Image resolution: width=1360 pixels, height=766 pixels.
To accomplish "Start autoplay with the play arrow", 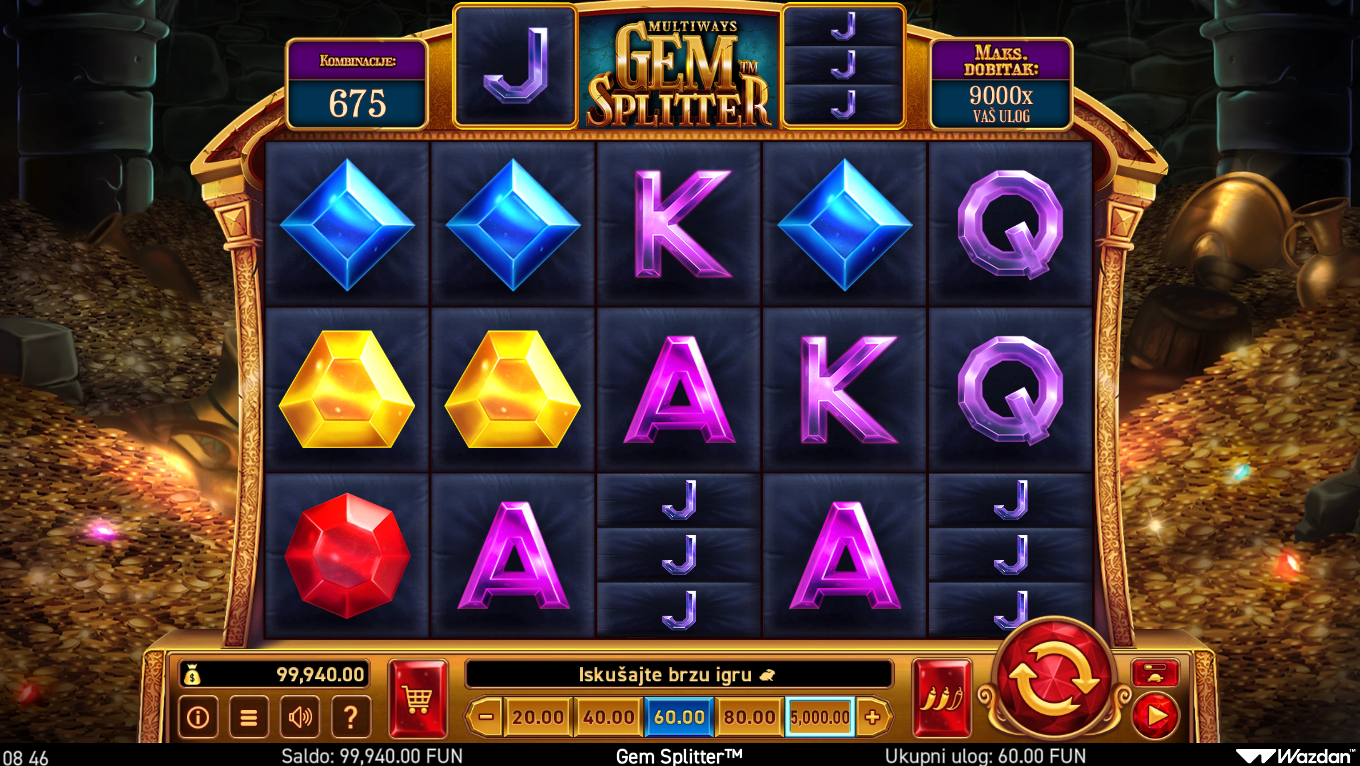I will coord(1156,716).
